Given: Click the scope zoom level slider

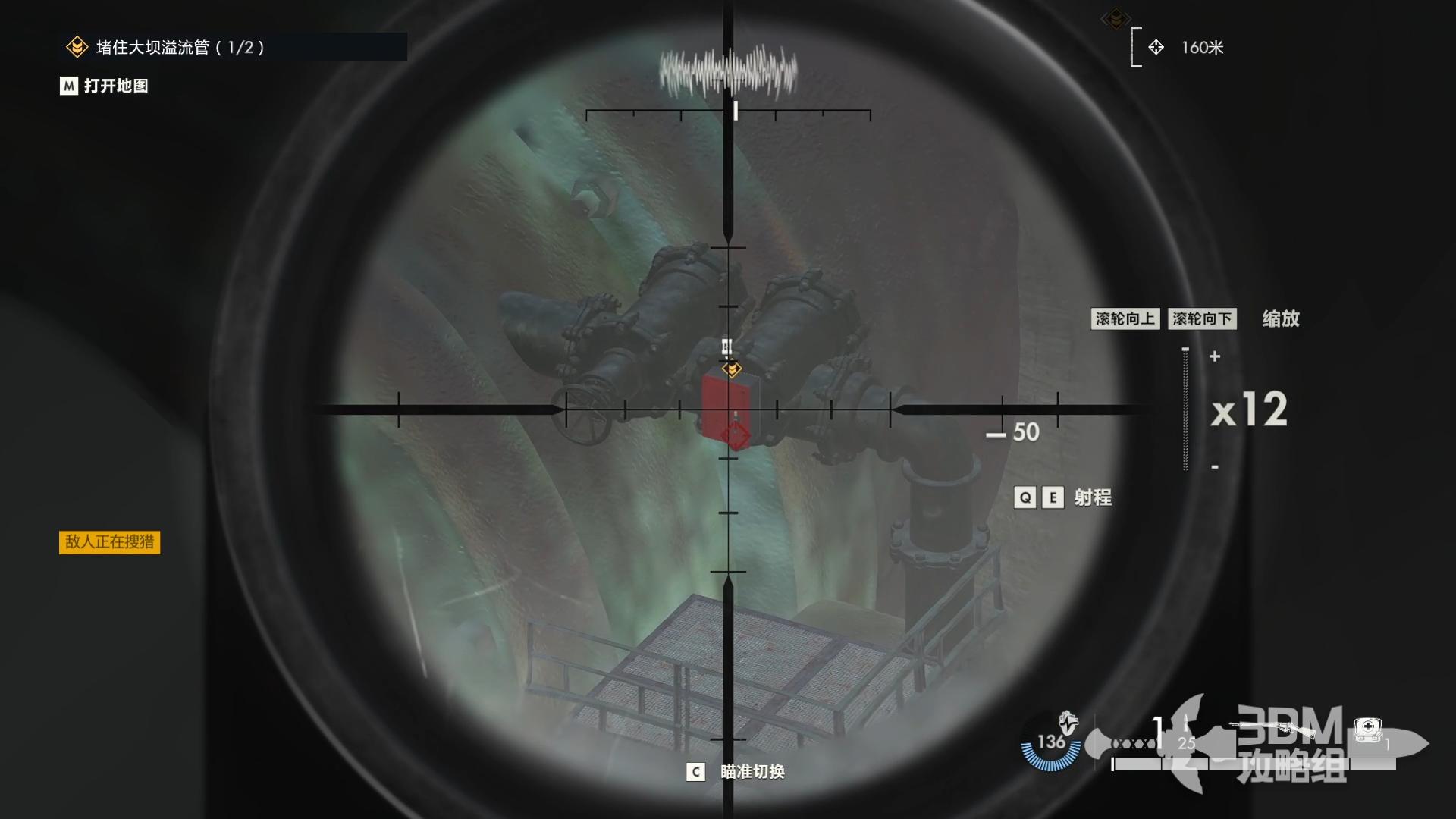Looking at the screenshot, I should coord(1185,409).
